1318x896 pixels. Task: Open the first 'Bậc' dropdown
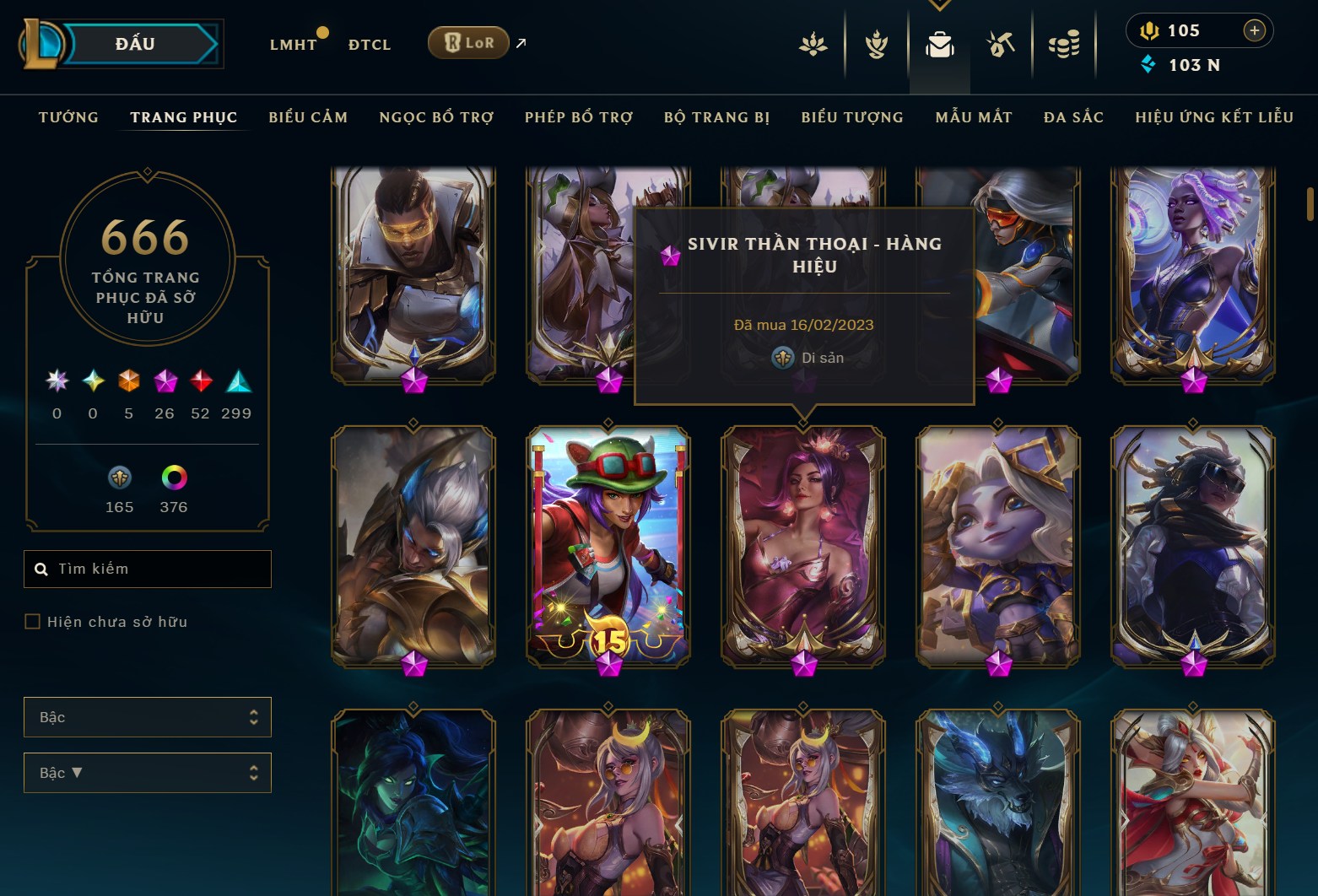(x=148, y=716)
